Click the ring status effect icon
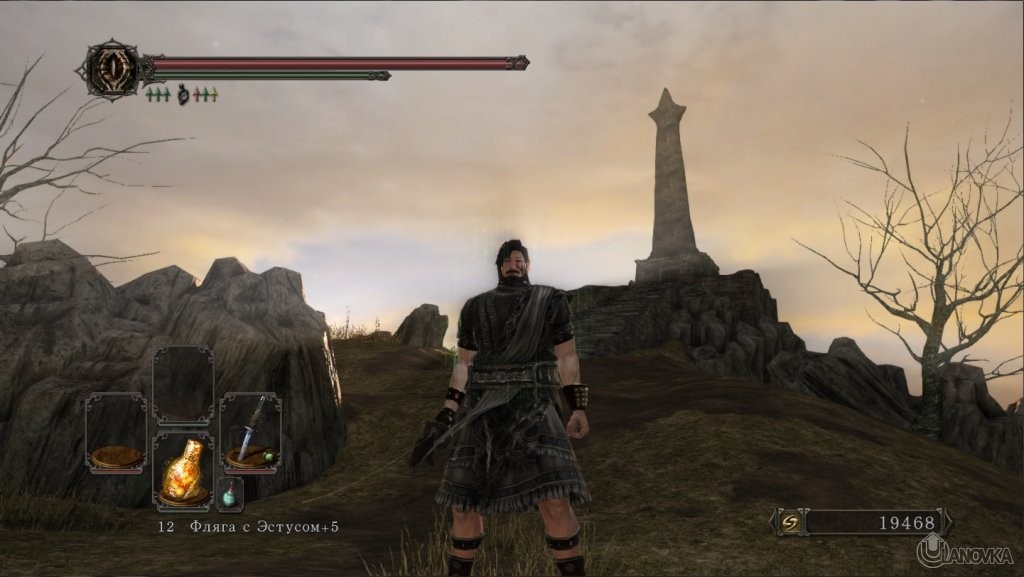 pos(183,95)
